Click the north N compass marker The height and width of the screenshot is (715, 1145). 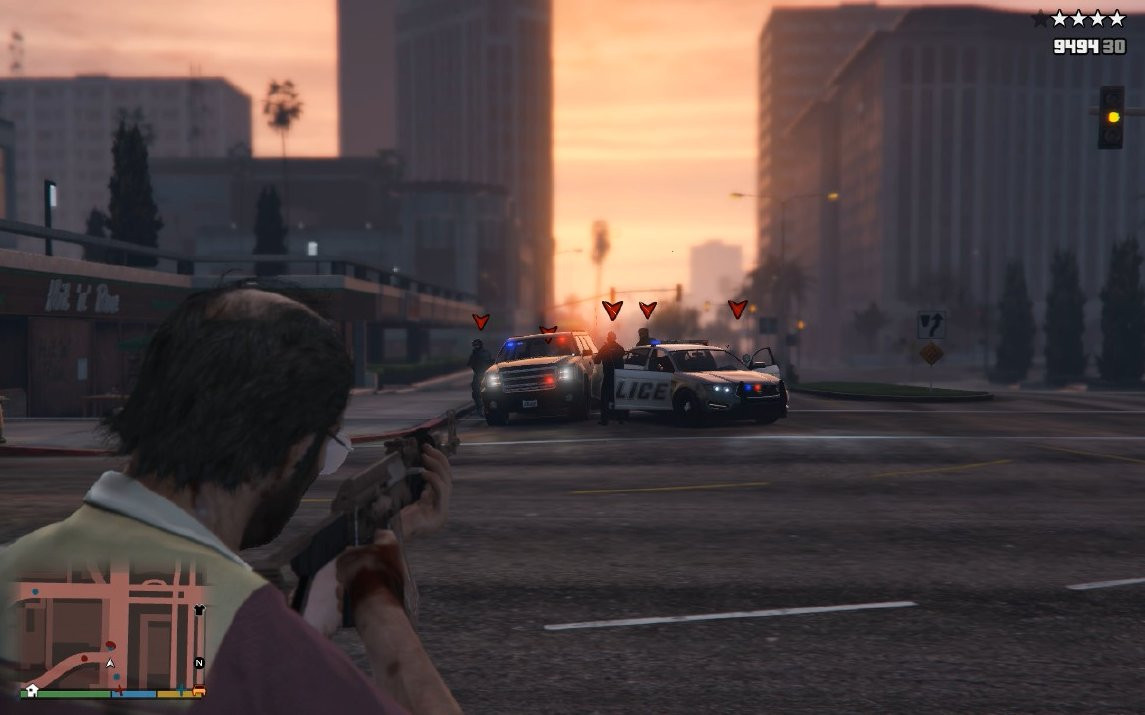(x=199, y=663)
